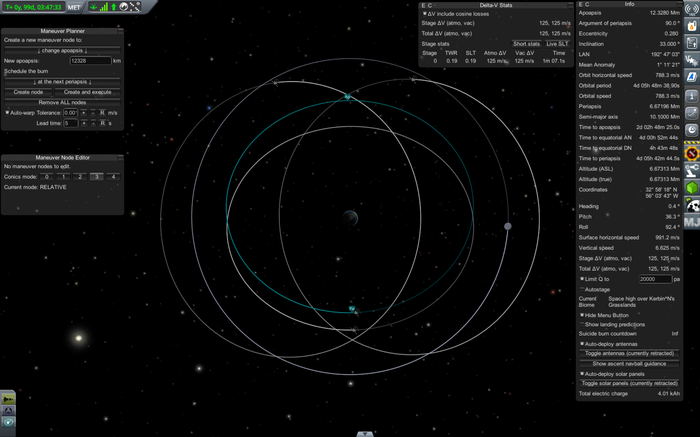Image resolution: width=700 pixels, height=437 pixels.
Task: Enable Live SLT in Delta-V Stats
Action: pyautogui.click(x=558, y=44)
